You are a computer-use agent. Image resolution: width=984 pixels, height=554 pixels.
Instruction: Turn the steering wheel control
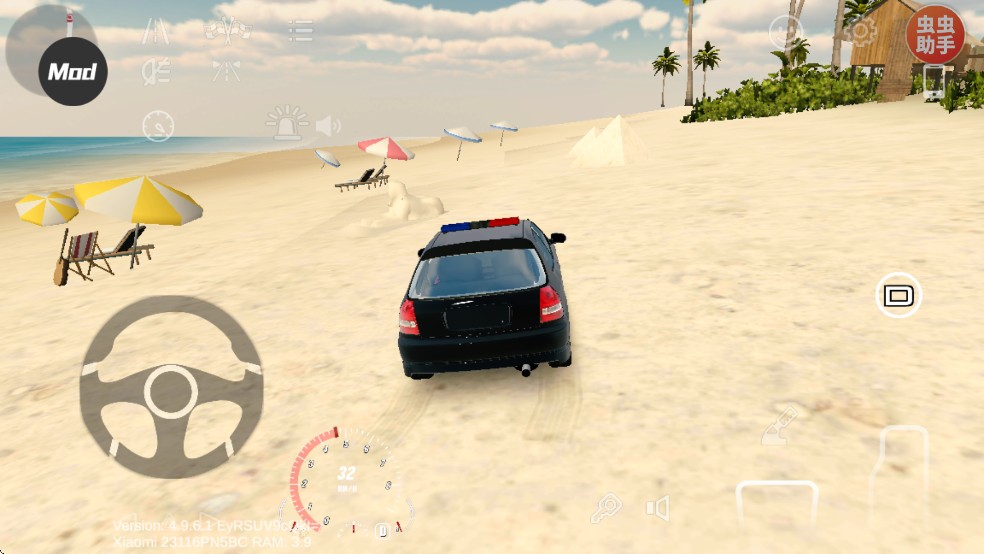(x=171, y=387)
